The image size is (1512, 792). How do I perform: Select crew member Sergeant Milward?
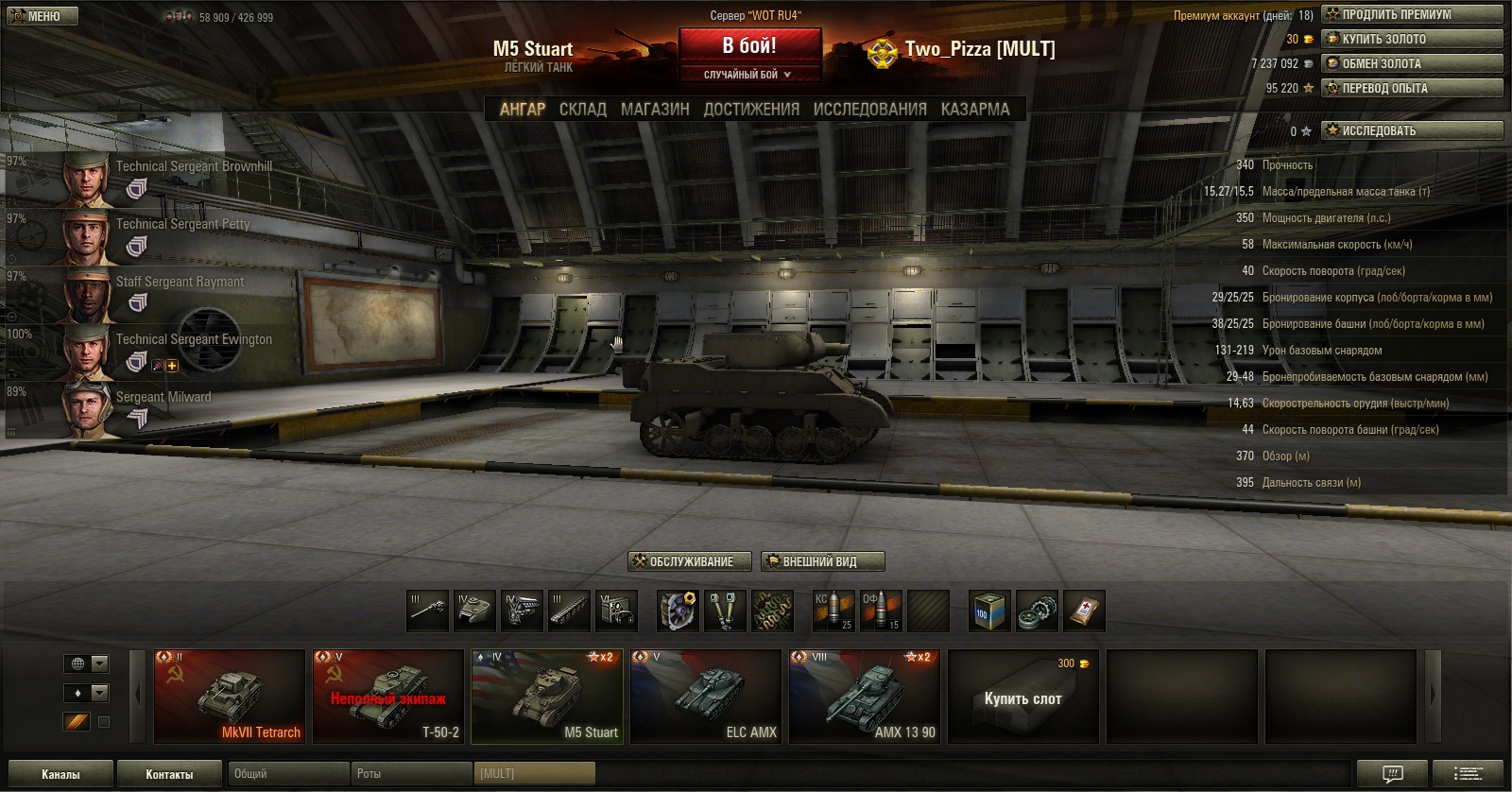click(x=142, y=408)
